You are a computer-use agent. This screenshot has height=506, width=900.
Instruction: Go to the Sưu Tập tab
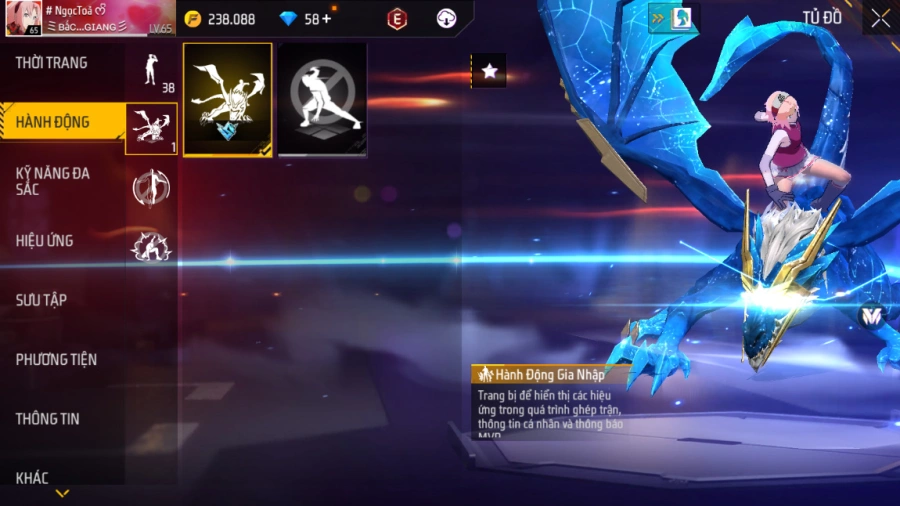click(x=41, y=300)
